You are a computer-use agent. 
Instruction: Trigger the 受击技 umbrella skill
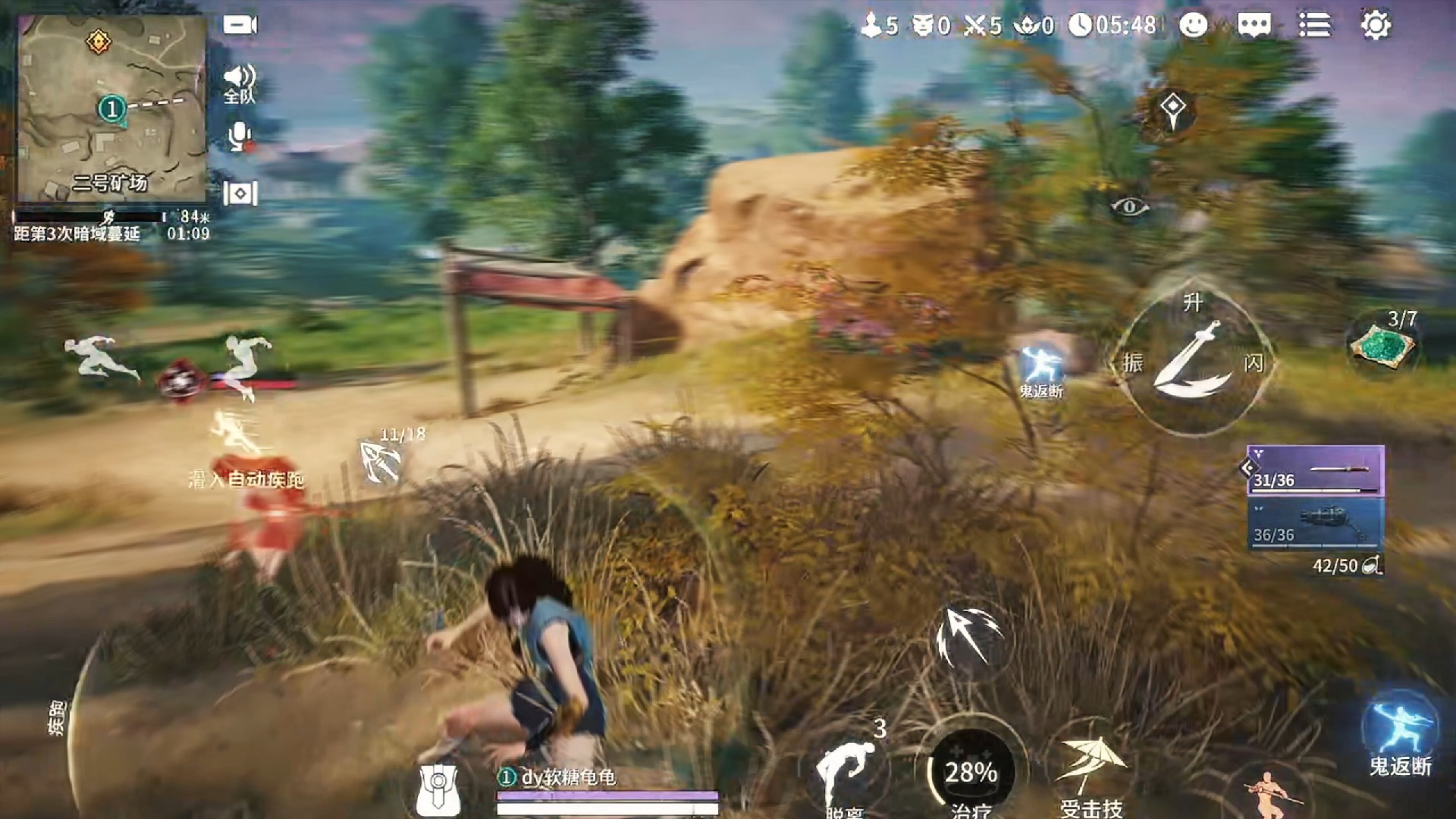(x=1090, y=770)
